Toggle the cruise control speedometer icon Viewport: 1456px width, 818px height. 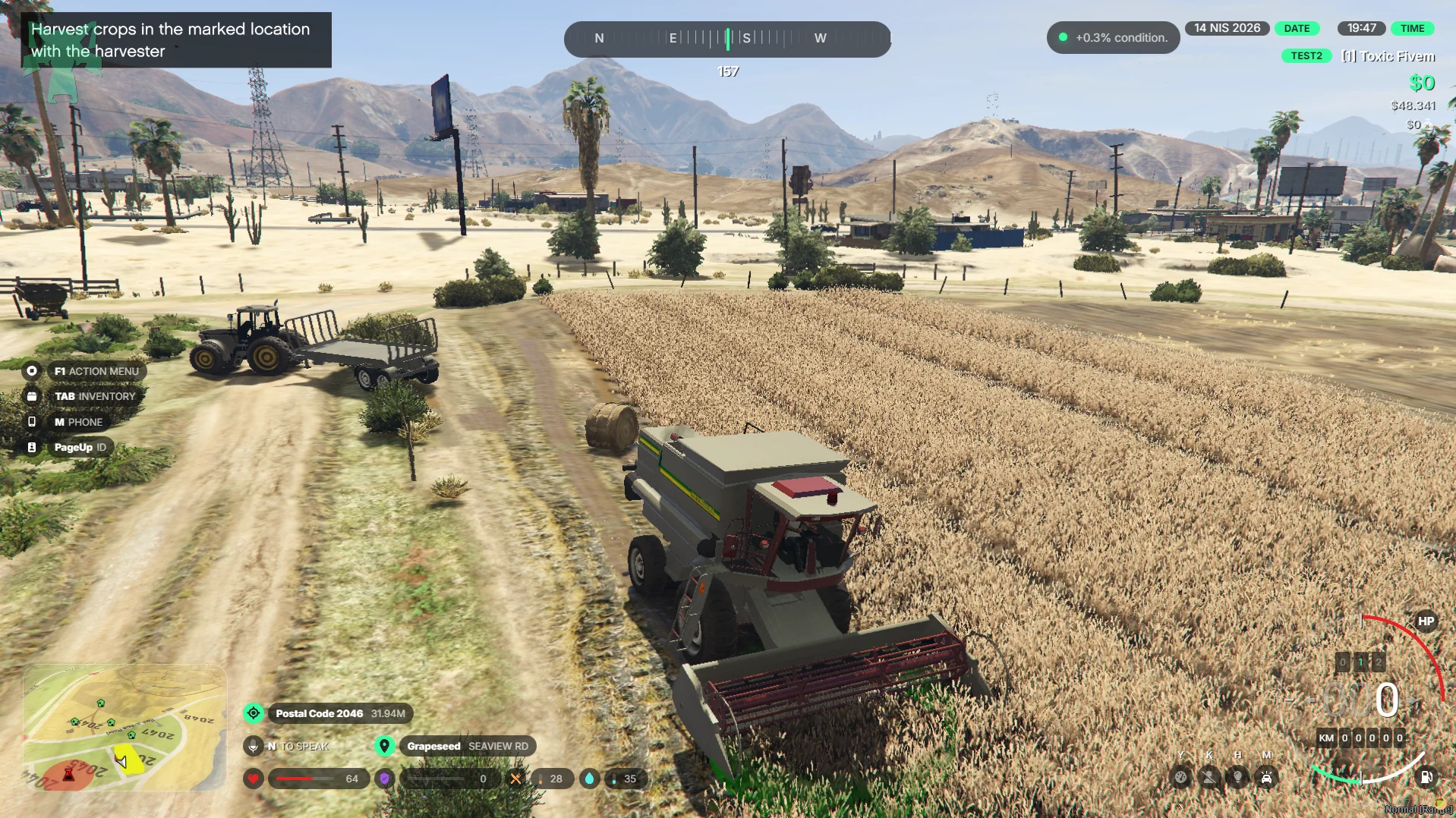pos(1180,777)
